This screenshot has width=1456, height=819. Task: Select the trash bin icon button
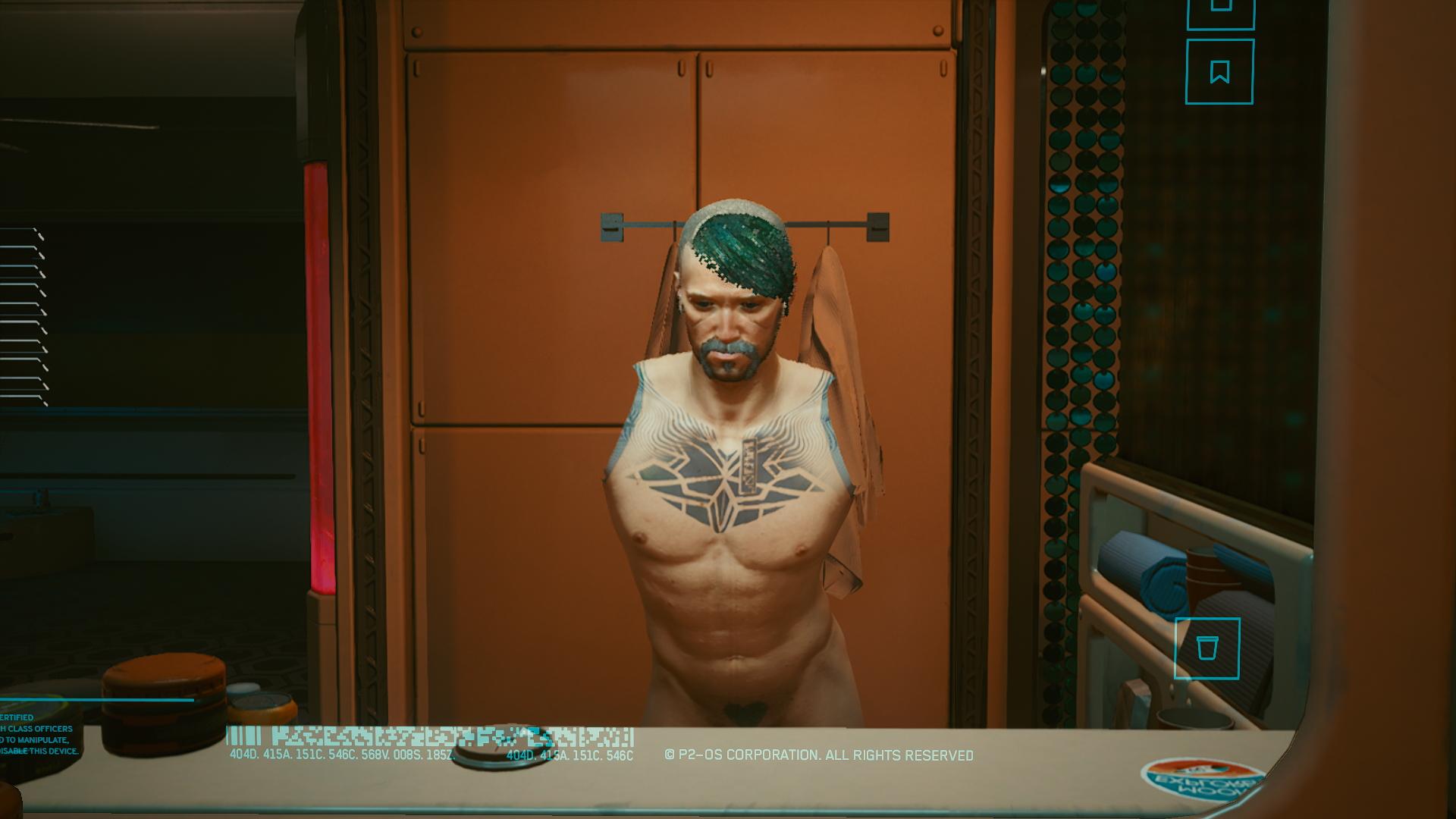coord(1207,648)
